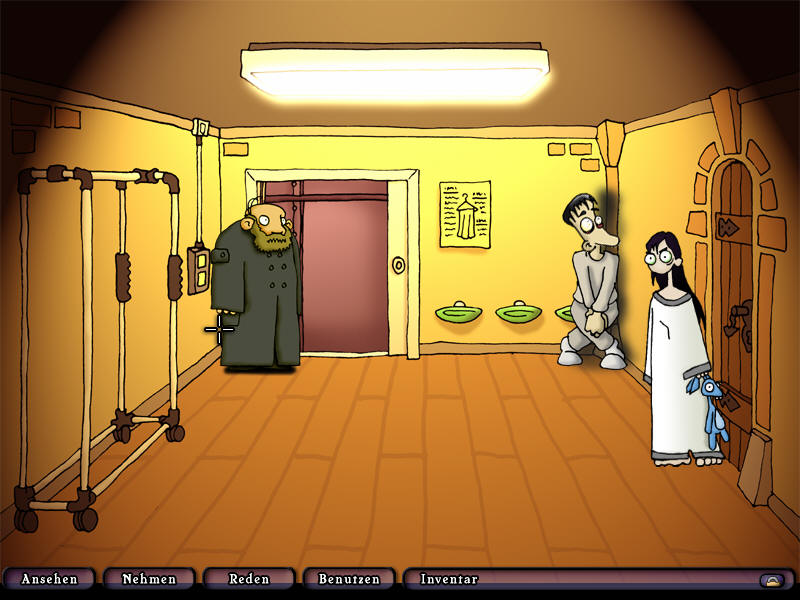Choose the Nehmen action
This screenshot has width=800, height=600.
149,579
